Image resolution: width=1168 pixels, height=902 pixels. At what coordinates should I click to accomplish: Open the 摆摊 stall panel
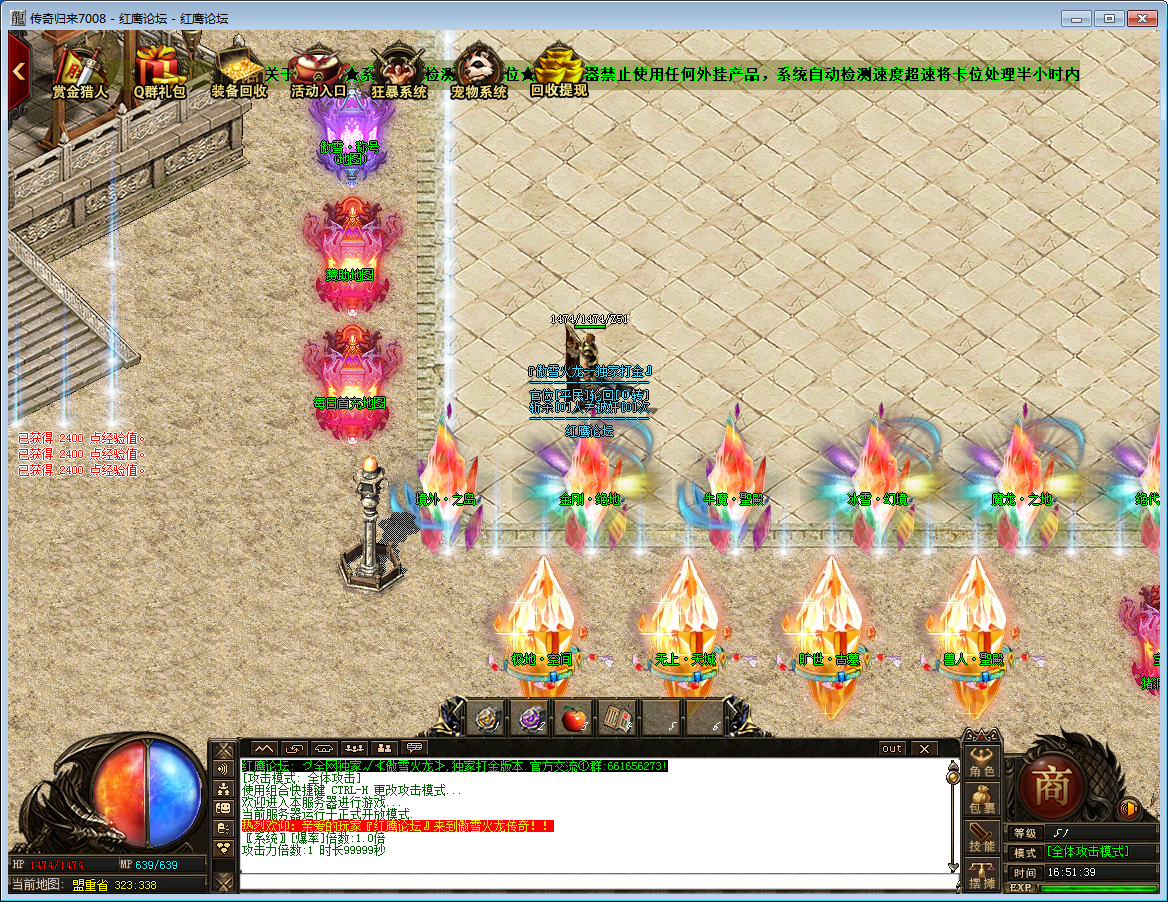[982, 875]
